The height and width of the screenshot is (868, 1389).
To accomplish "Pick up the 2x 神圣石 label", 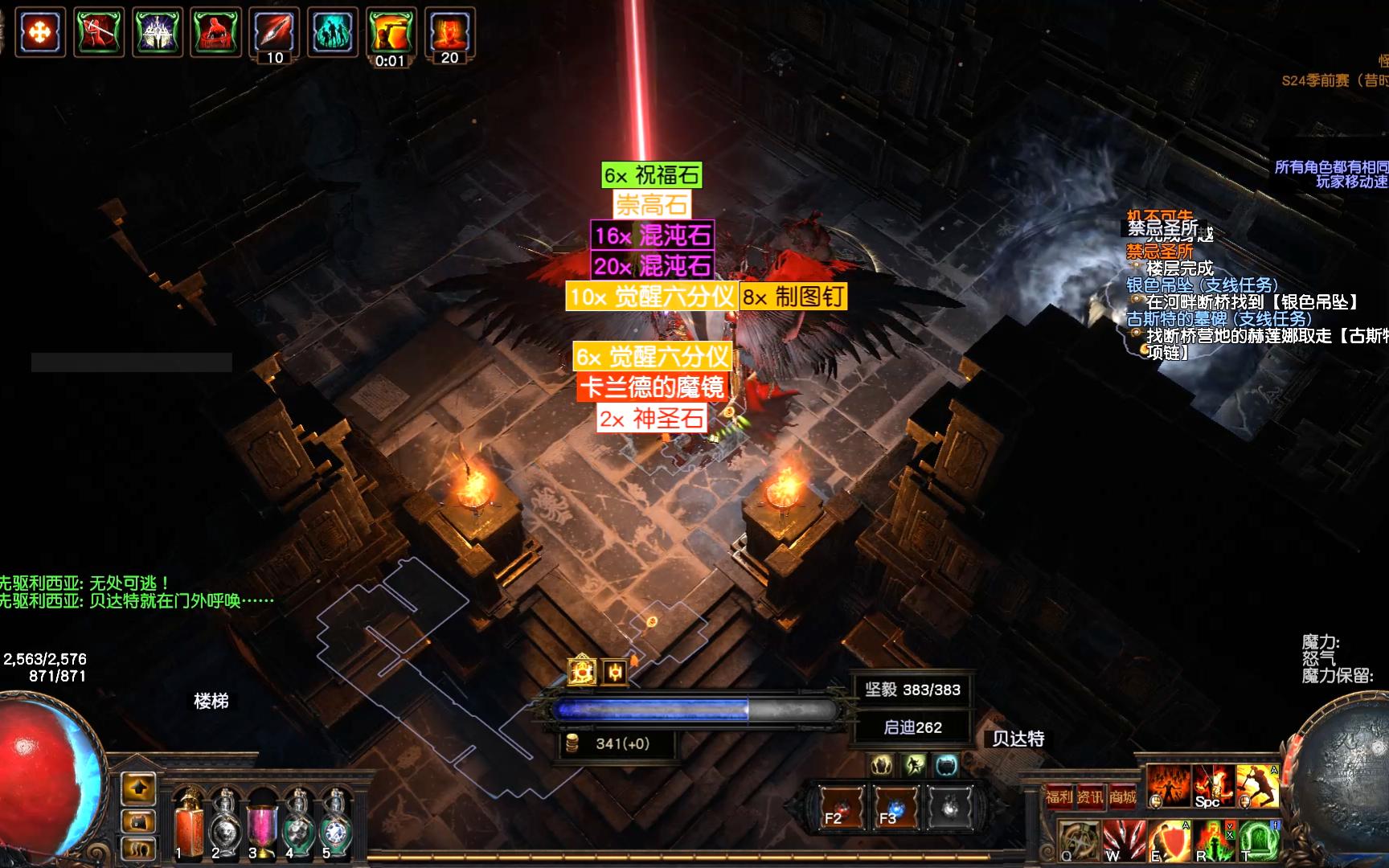I will pyautogui.click(x=651, y=418).
